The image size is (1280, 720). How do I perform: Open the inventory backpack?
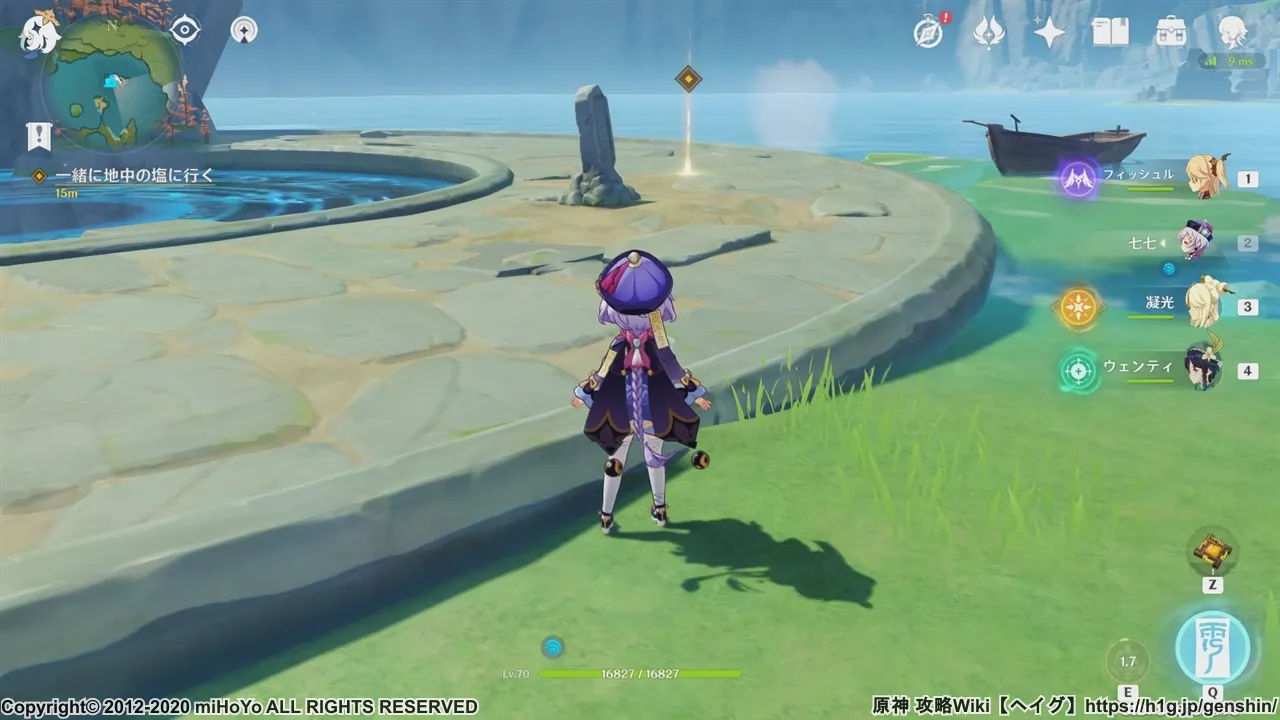(x=1170, y=33)
